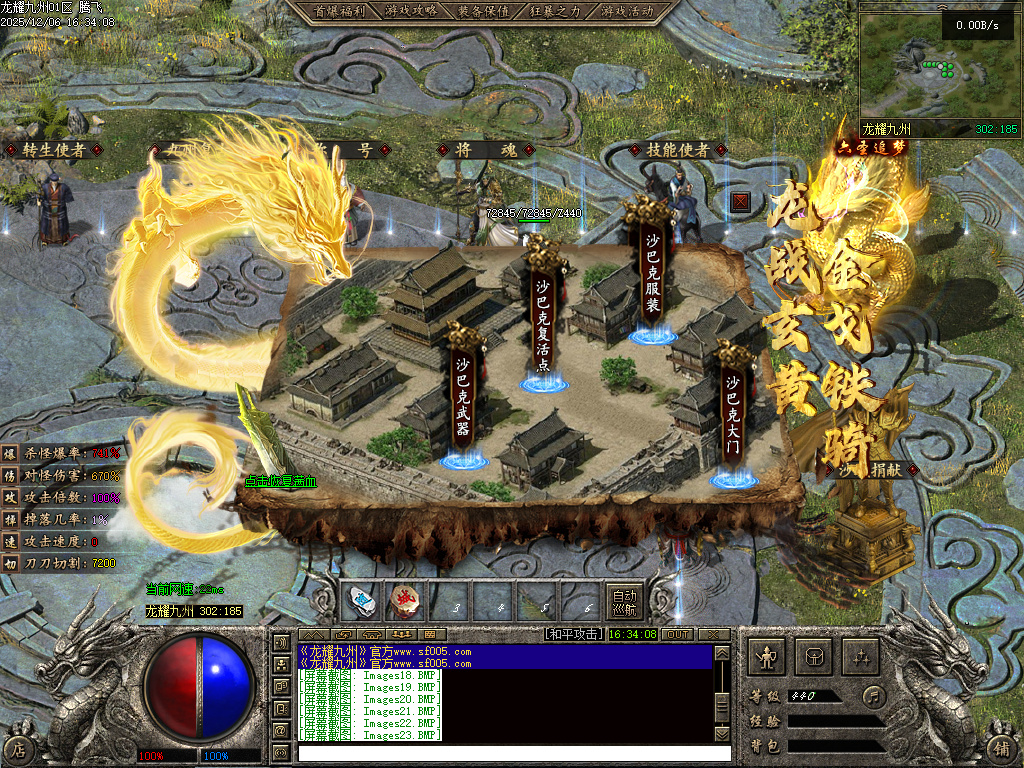Select the 沙巴克服装 teleport banner
Image resolution: width=1024 pixels, height=768 pixels.
652,270
